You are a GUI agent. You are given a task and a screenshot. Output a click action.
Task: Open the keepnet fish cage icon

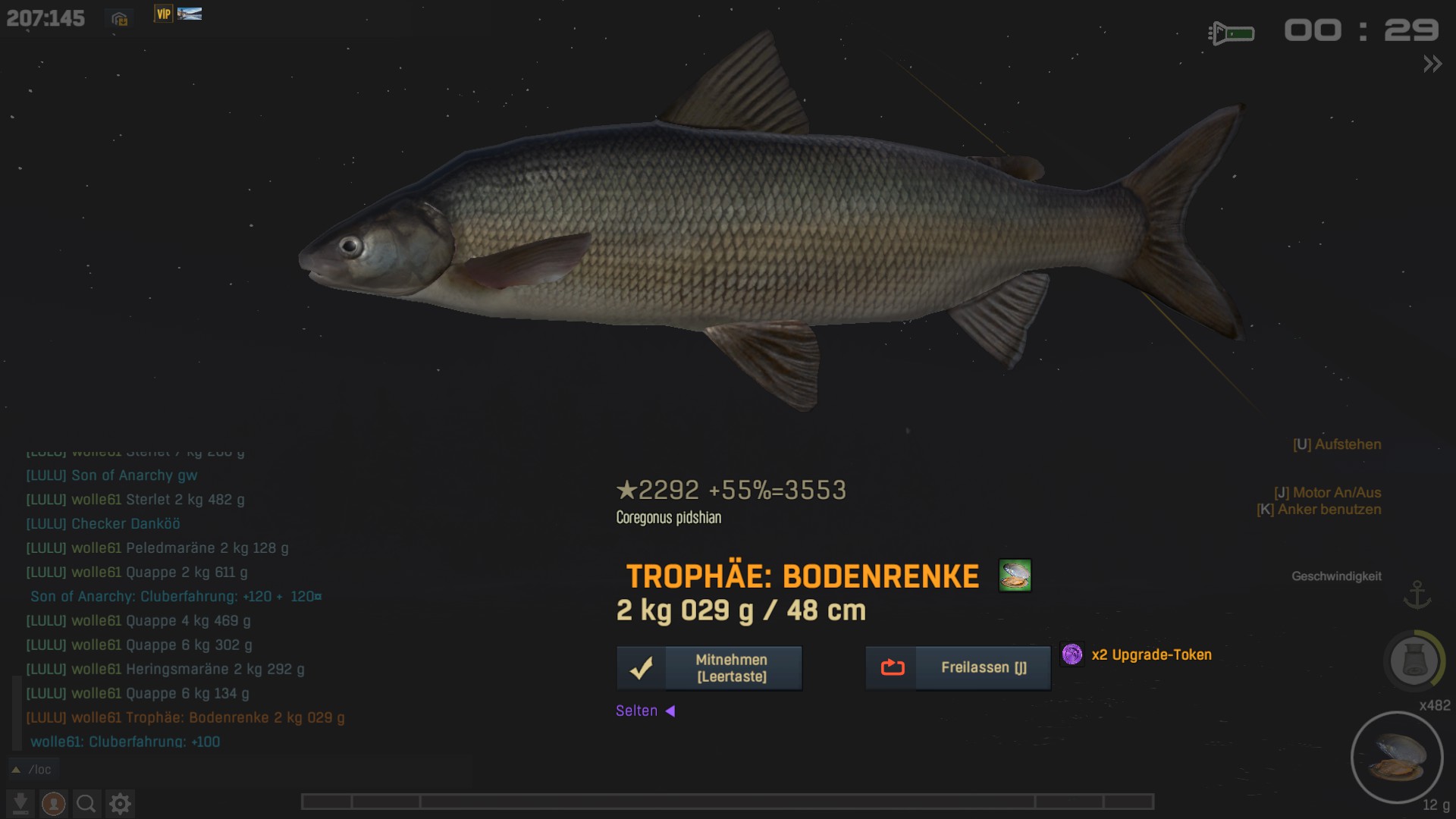coord(1414,660)
